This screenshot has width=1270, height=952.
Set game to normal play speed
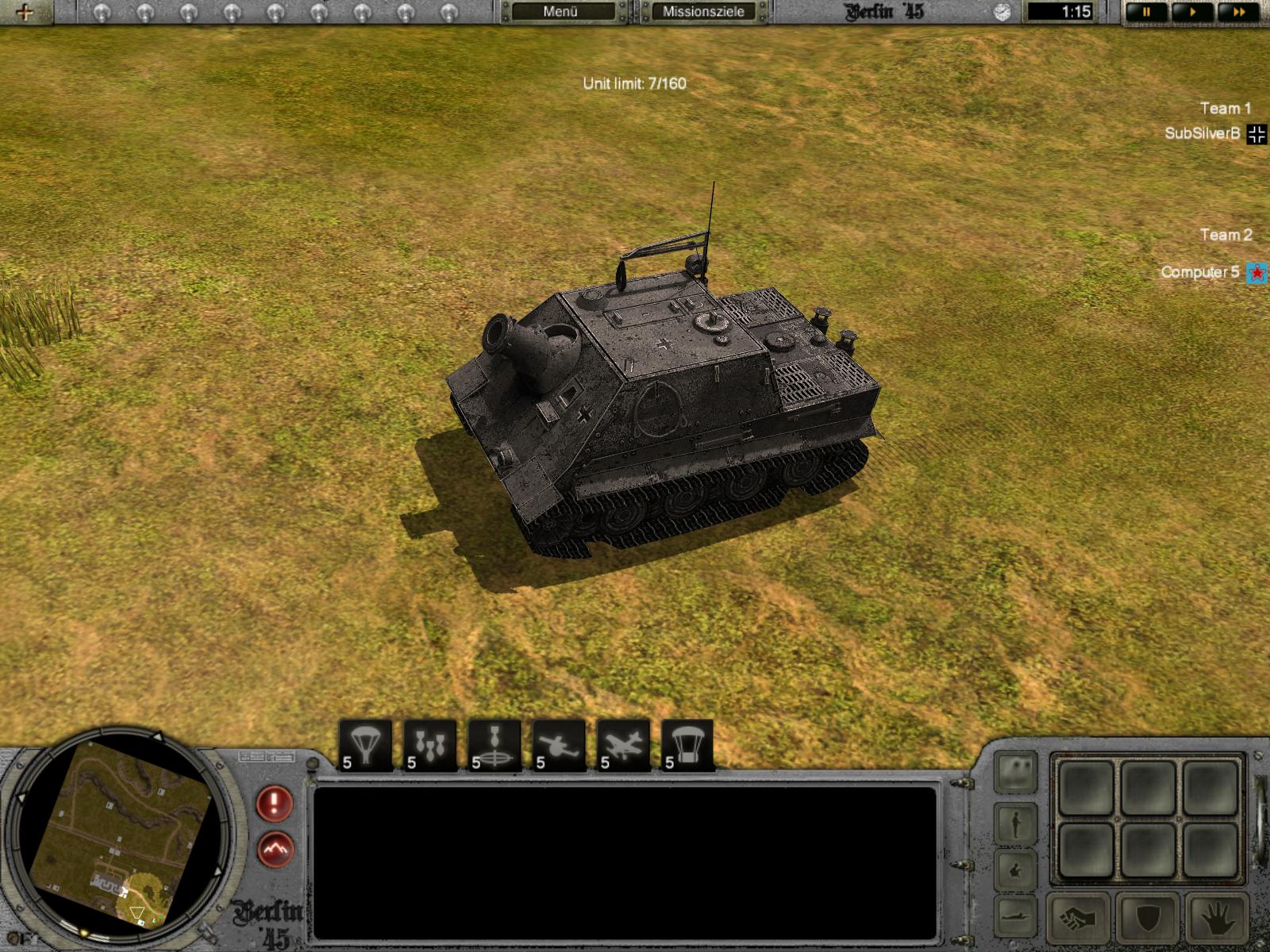(1193, 12)
